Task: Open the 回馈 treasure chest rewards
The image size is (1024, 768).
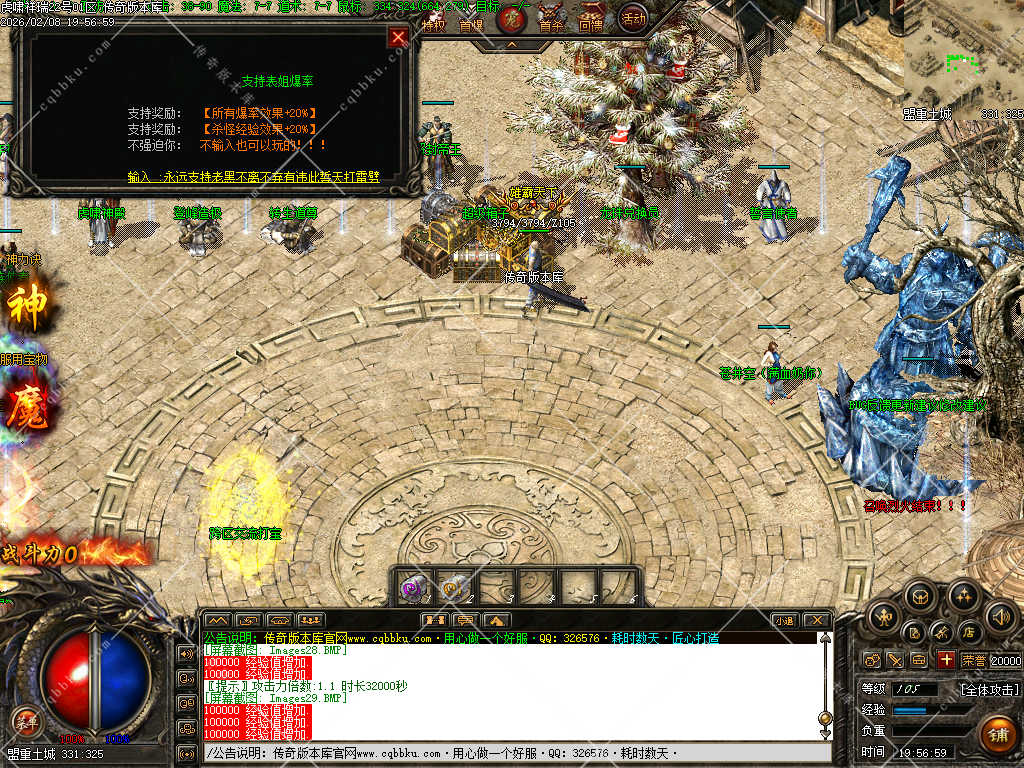Action: coord(590,24)
